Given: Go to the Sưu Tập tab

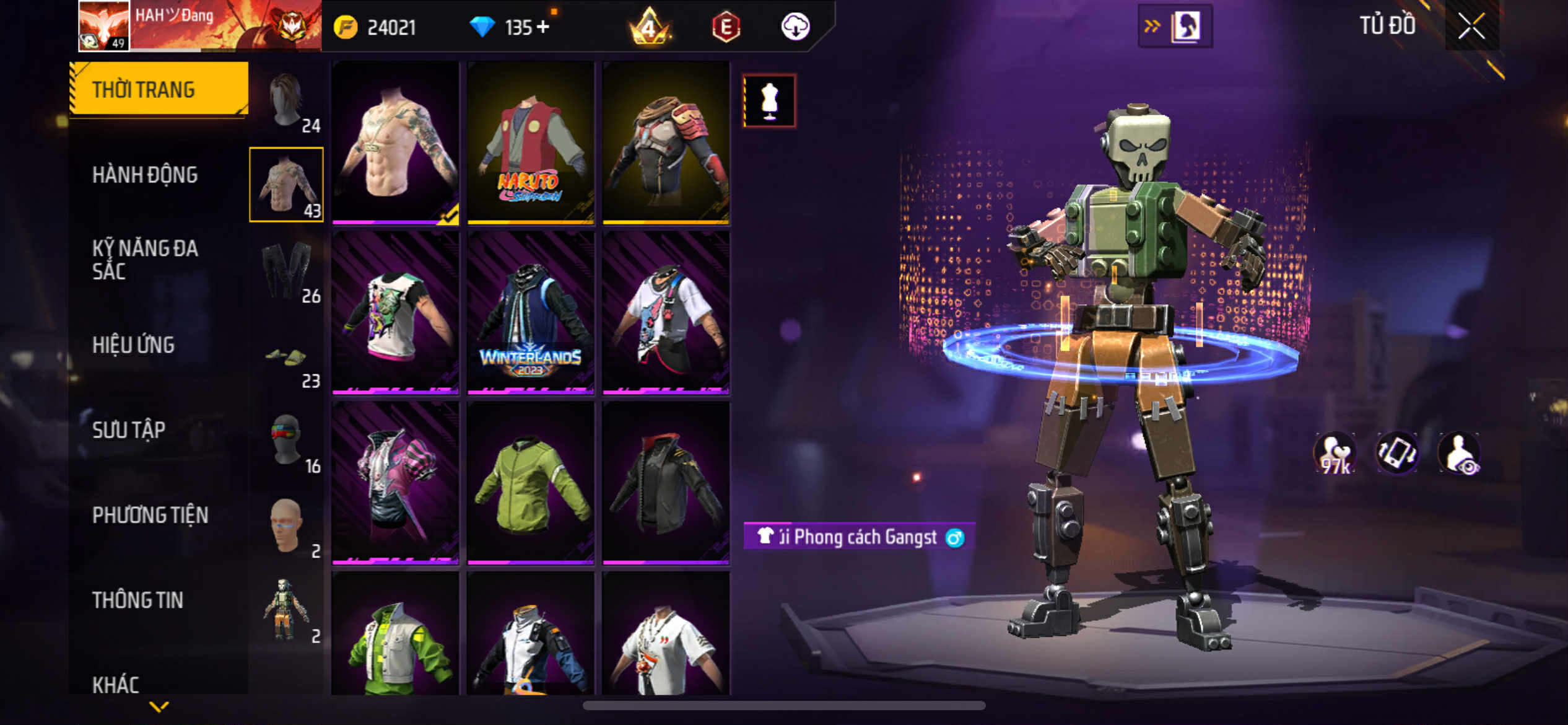Looking at the screenshot, I should point(129,430).
